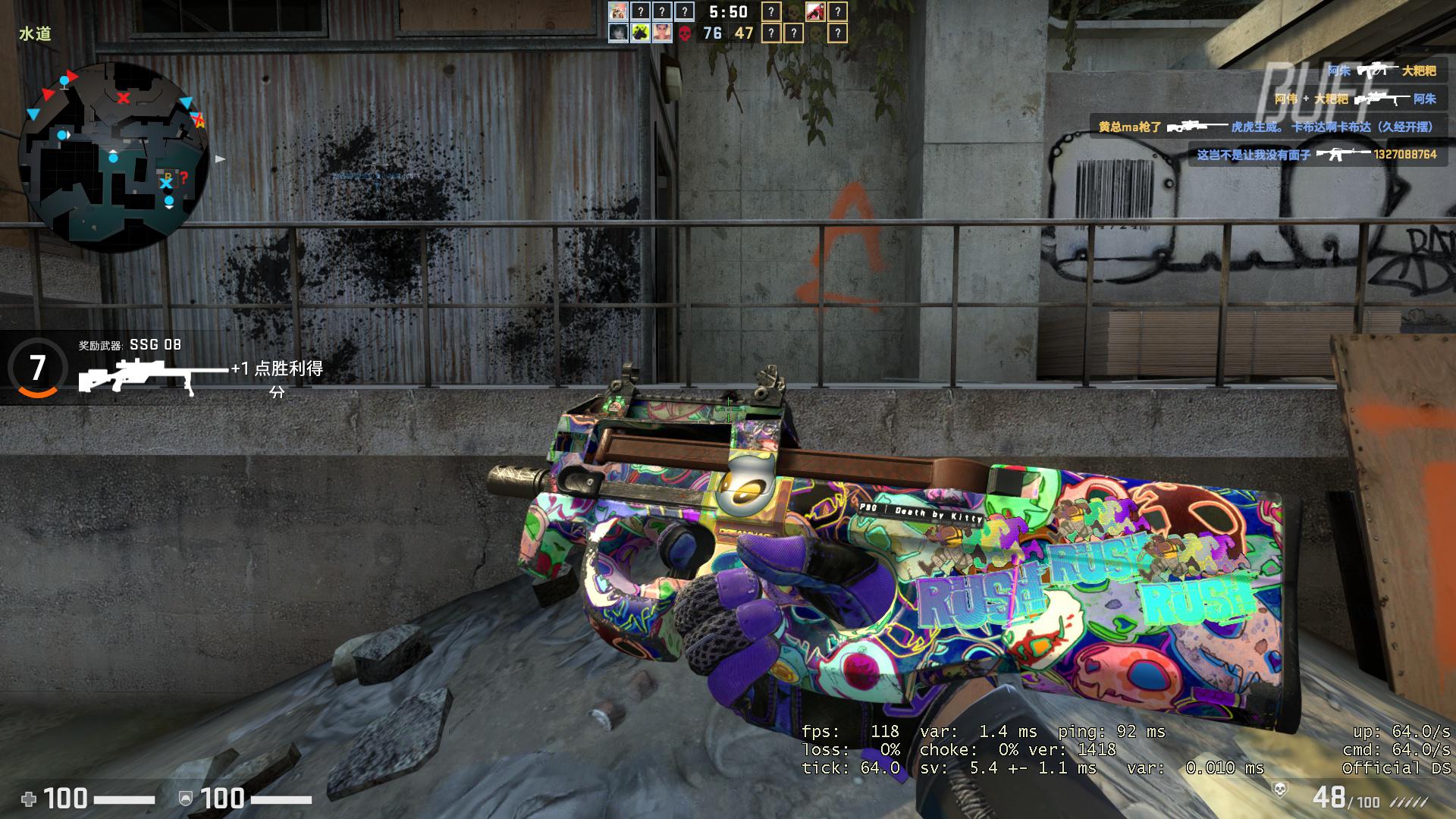The width and height of the screenshot is (1456, 819).
Task: Click the kill feed entry with 阿伟 assist
Action: tap(1354, 99)
